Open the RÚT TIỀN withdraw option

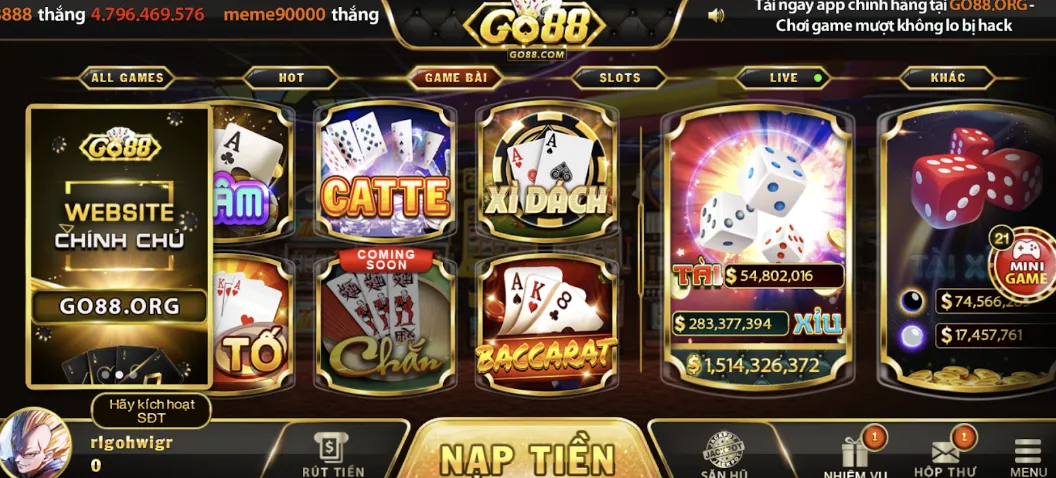pos(332,455)
